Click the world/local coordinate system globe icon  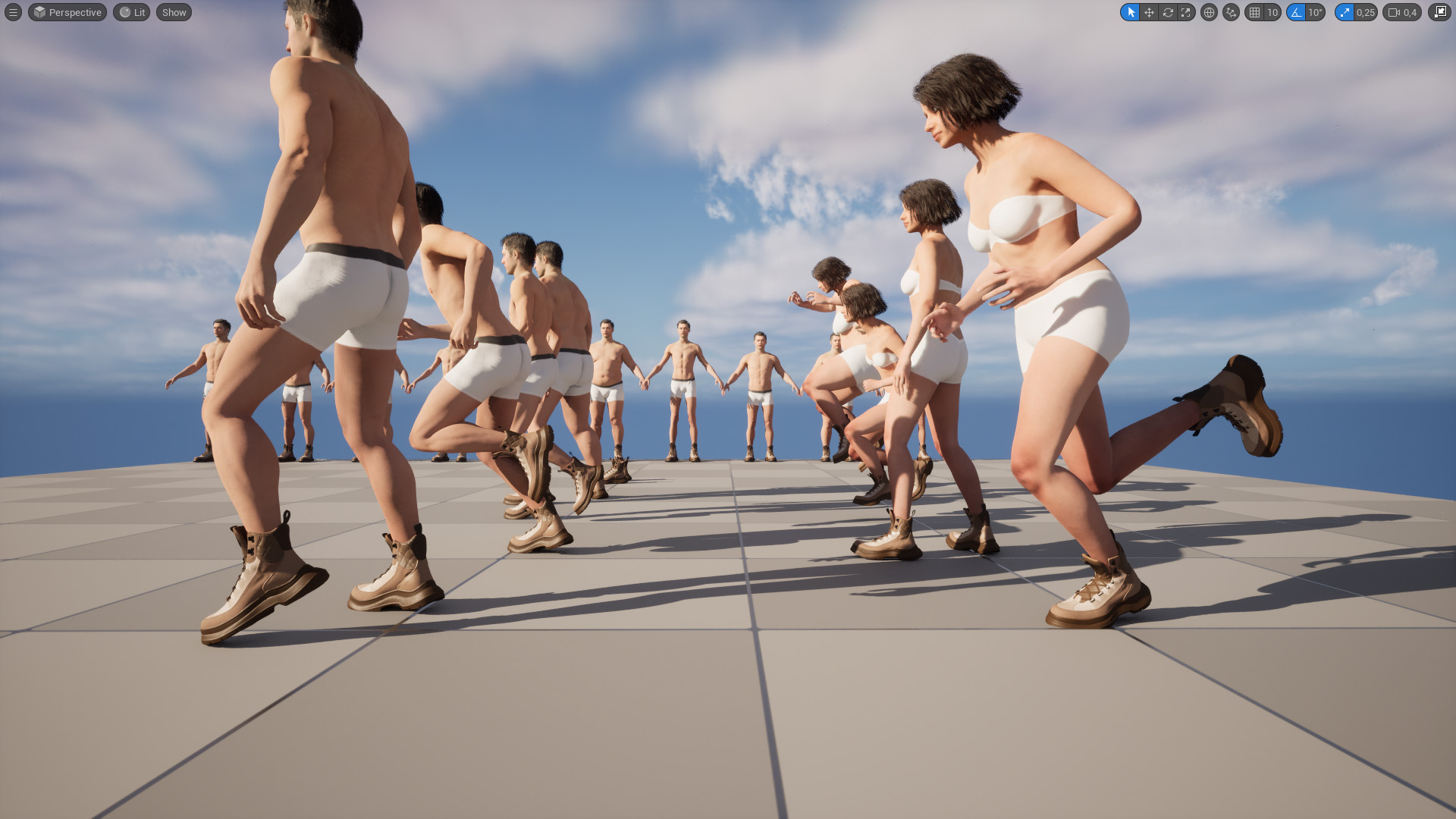1210,12
